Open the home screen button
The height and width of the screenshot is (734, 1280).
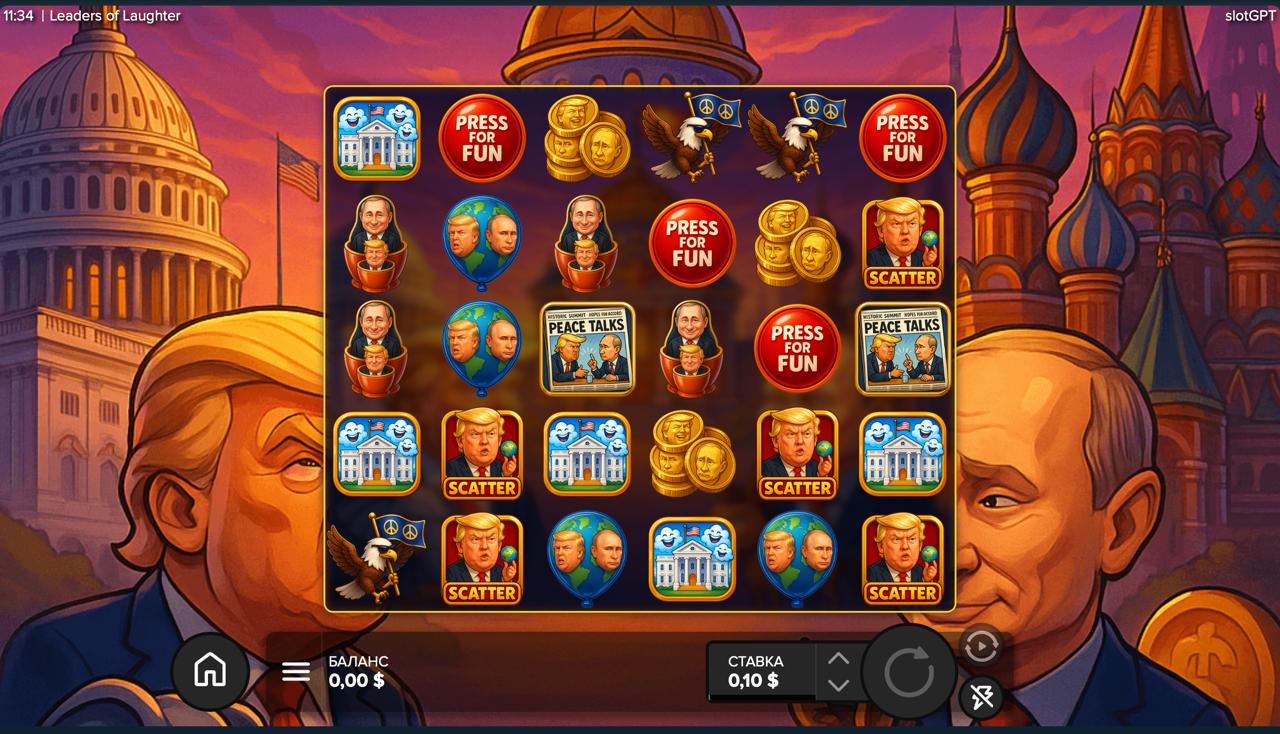[x=210, y=671]
